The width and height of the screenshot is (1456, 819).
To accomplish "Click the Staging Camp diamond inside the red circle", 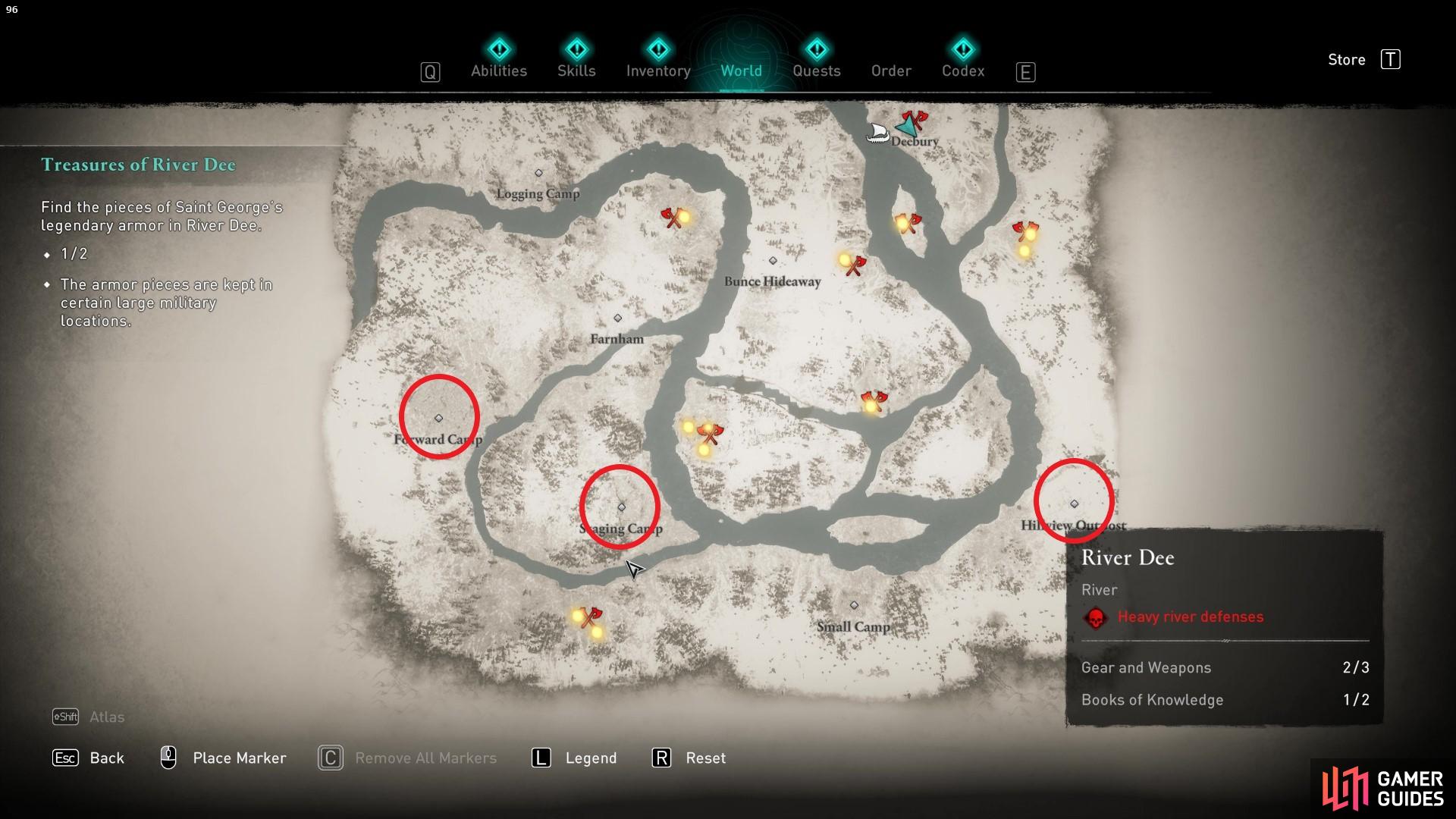I will (x=620, y=507).
